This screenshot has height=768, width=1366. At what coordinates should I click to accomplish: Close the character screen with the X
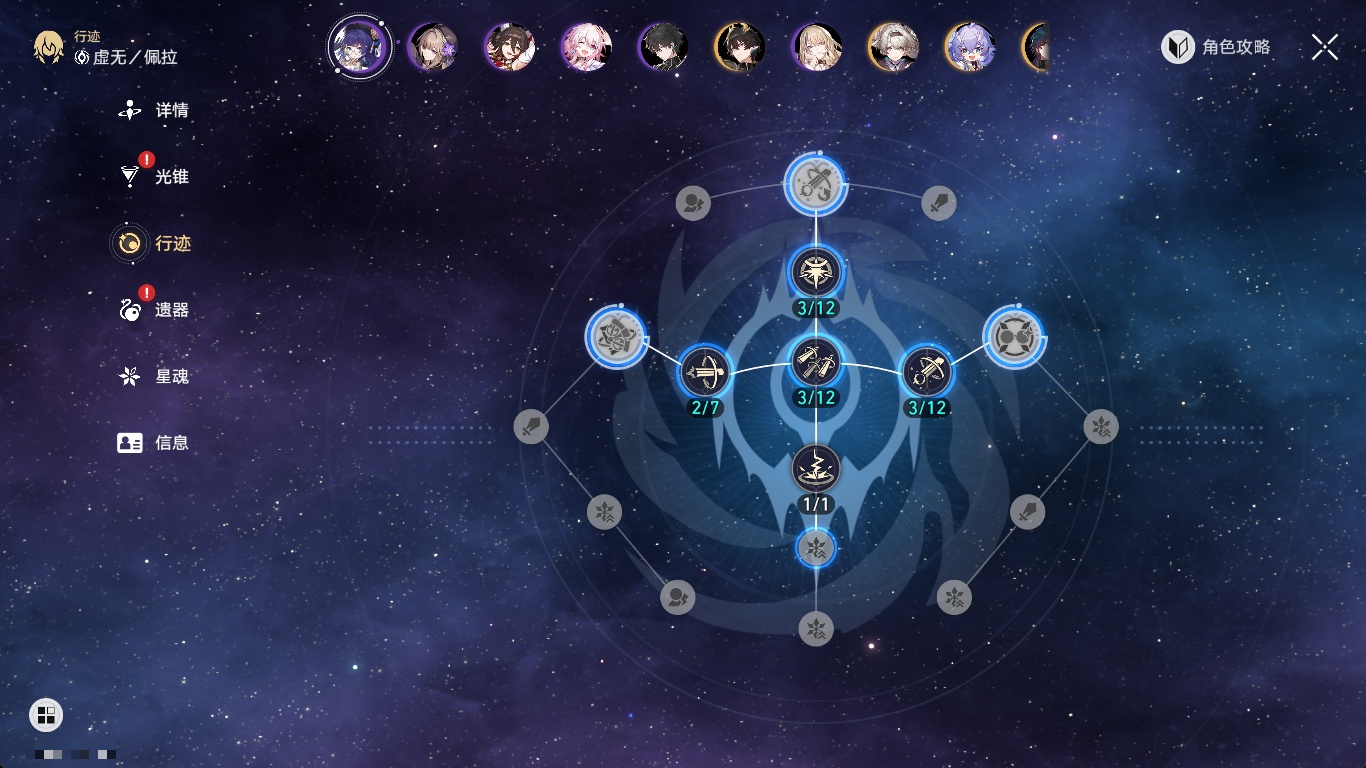[x=1324, y=47]
